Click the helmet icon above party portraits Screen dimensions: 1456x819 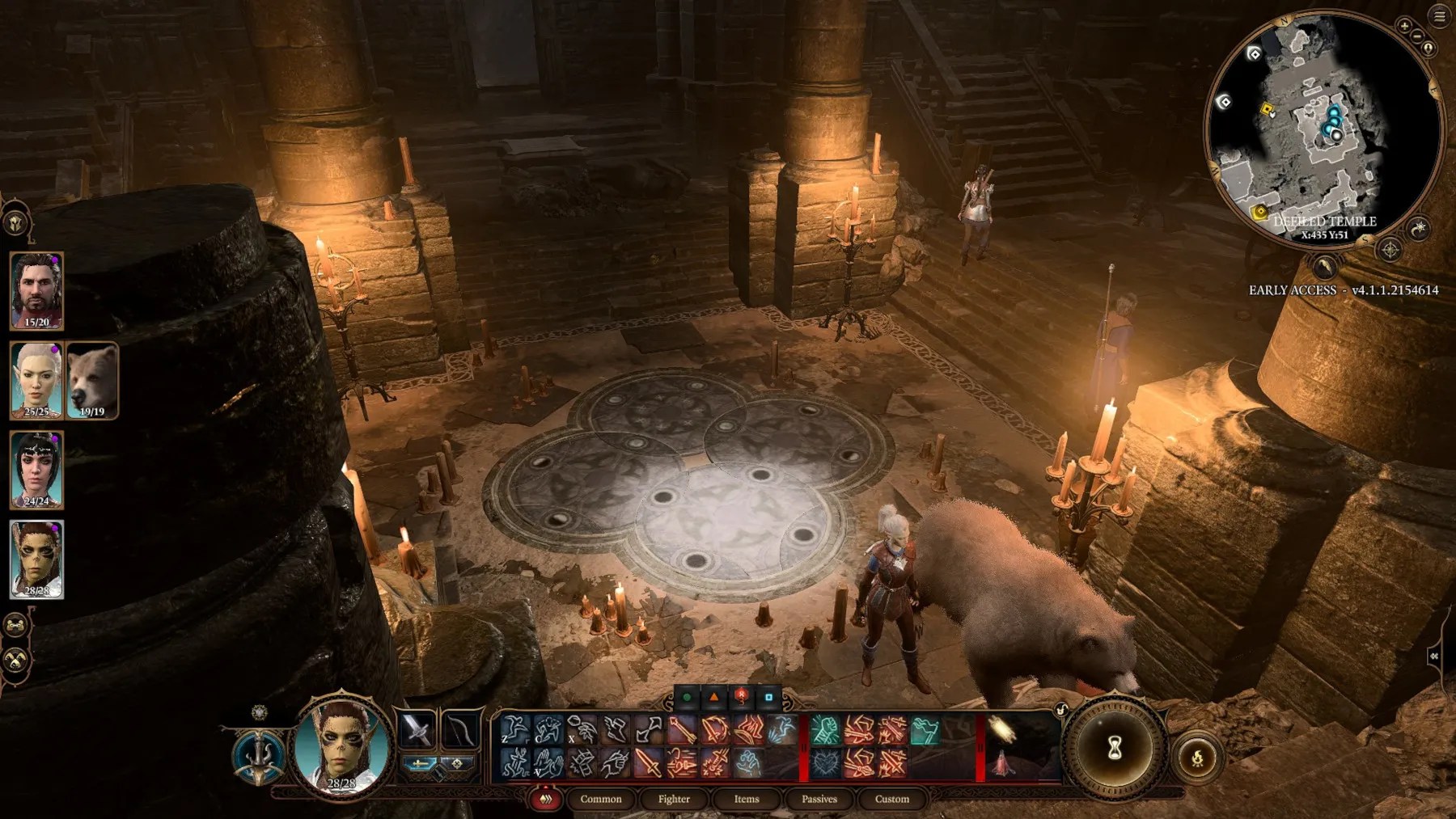(x=16, y=223)
